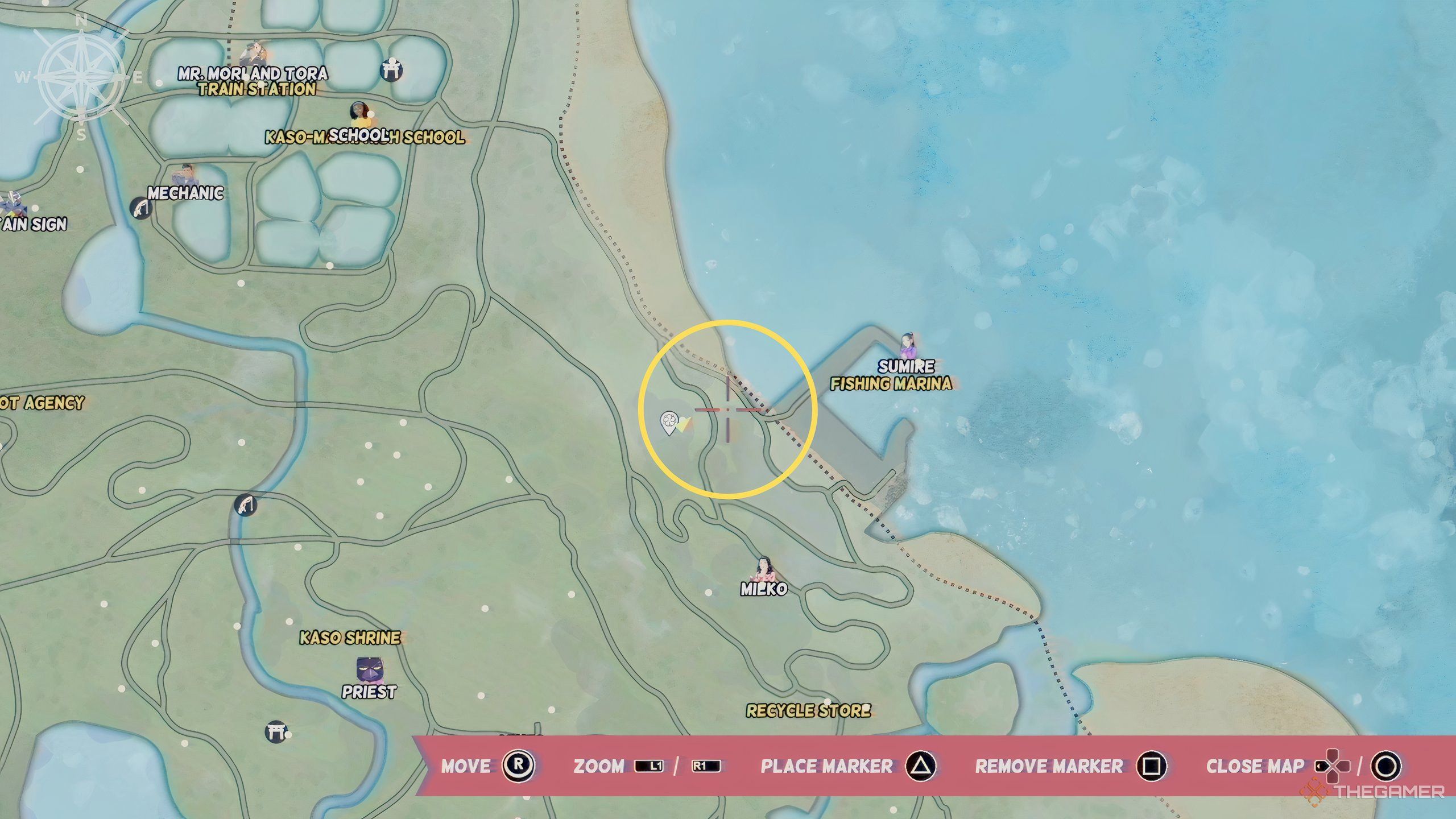The height and width of the screenshot is (819, 1456).
Task: Click the Train Station map label
Action: click(257, 89)
